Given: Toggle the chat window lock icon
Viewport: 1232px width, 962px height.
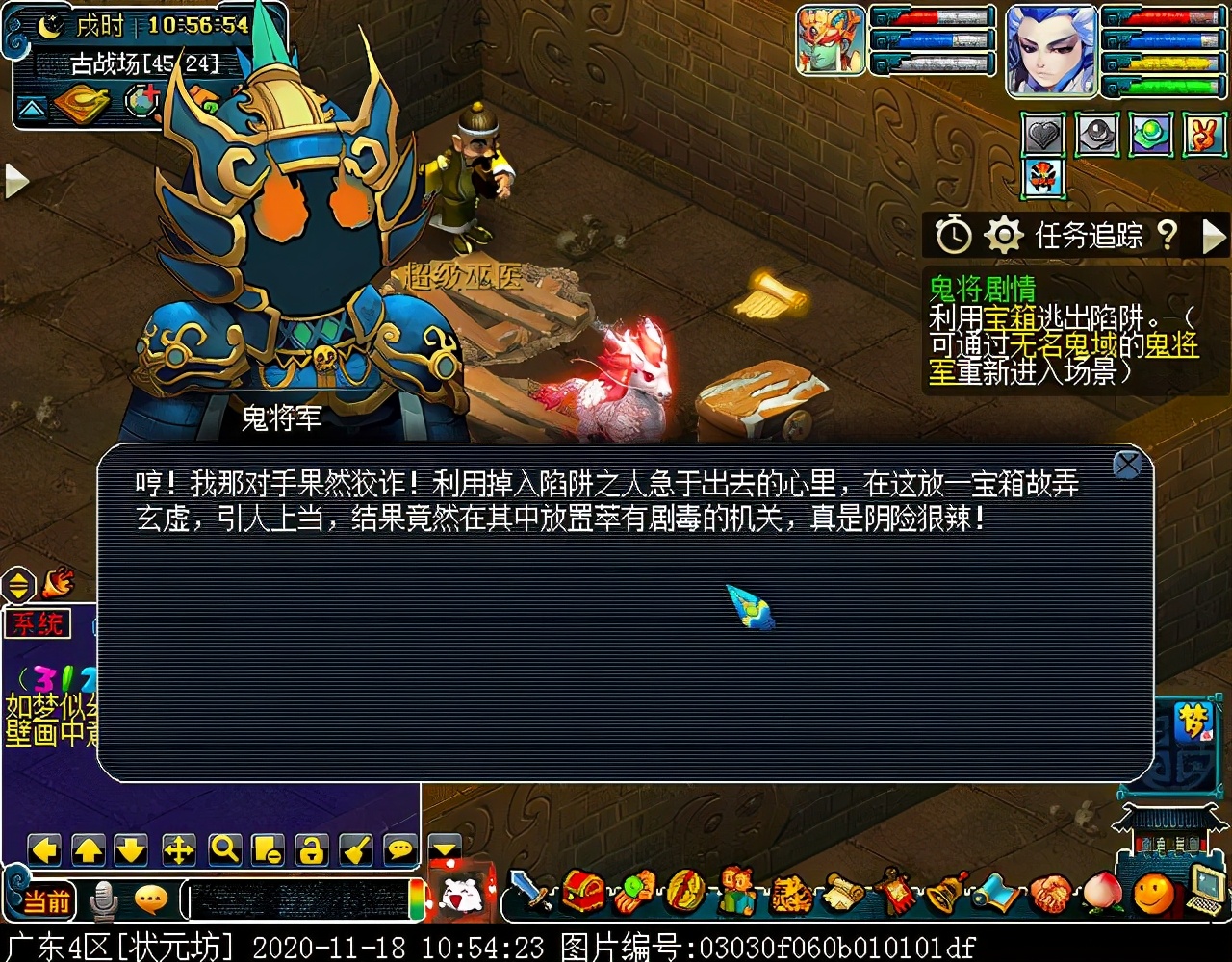Looking at the screenshot, I should [x=312, y=850].
